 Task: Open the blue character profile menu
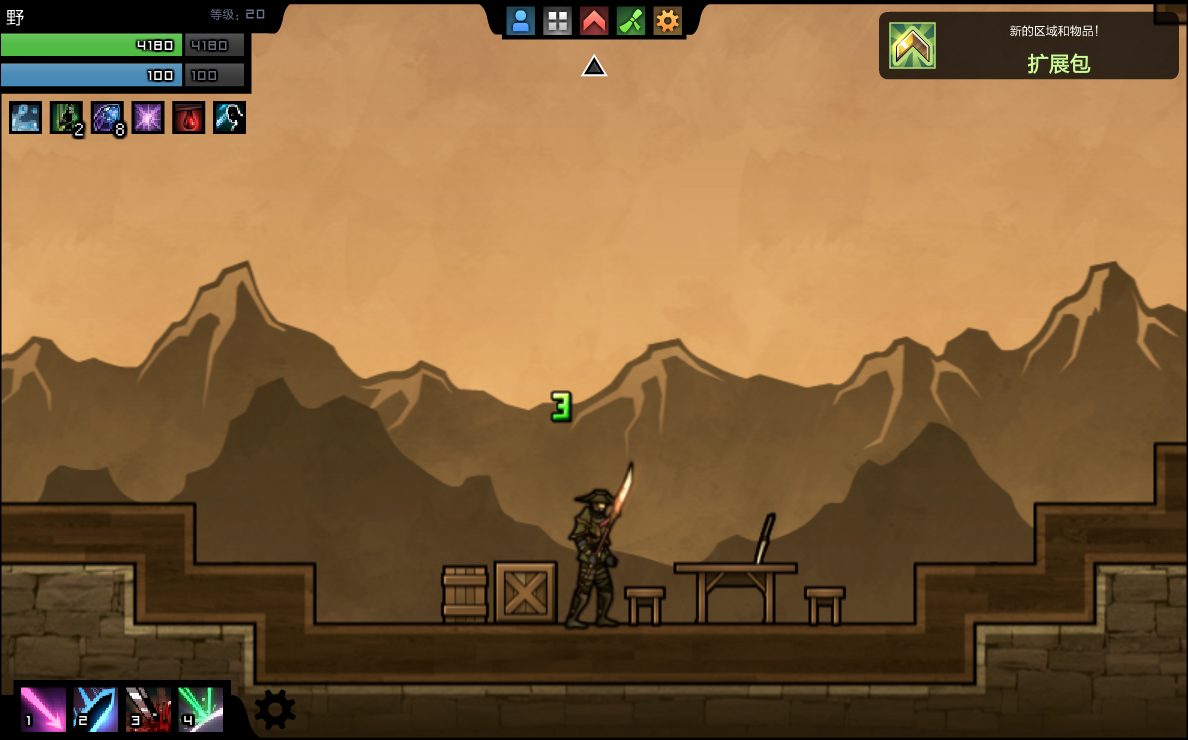pyautogui.click(x=520, y=21)
